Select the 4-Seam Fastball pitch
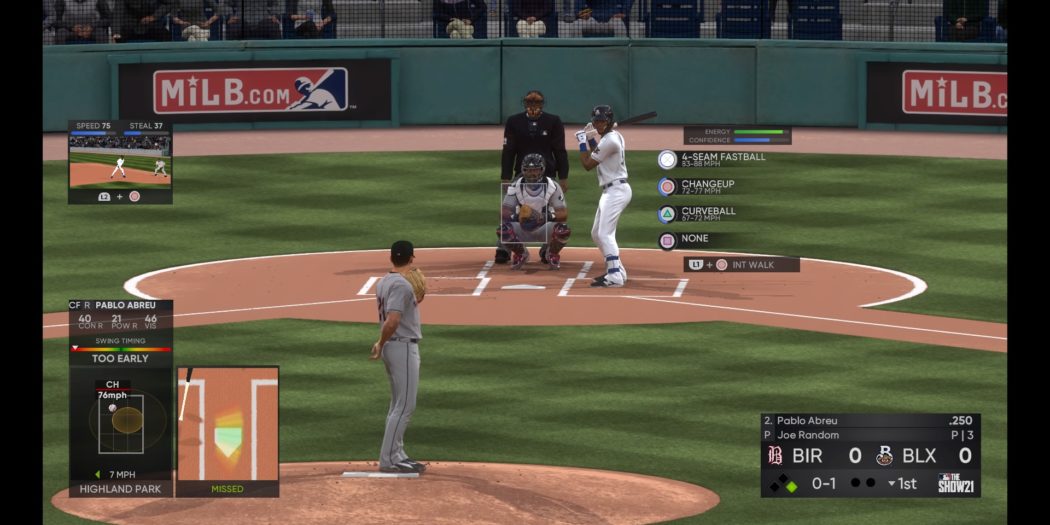This screenshot has height=525, width=1050. [712, 159]
